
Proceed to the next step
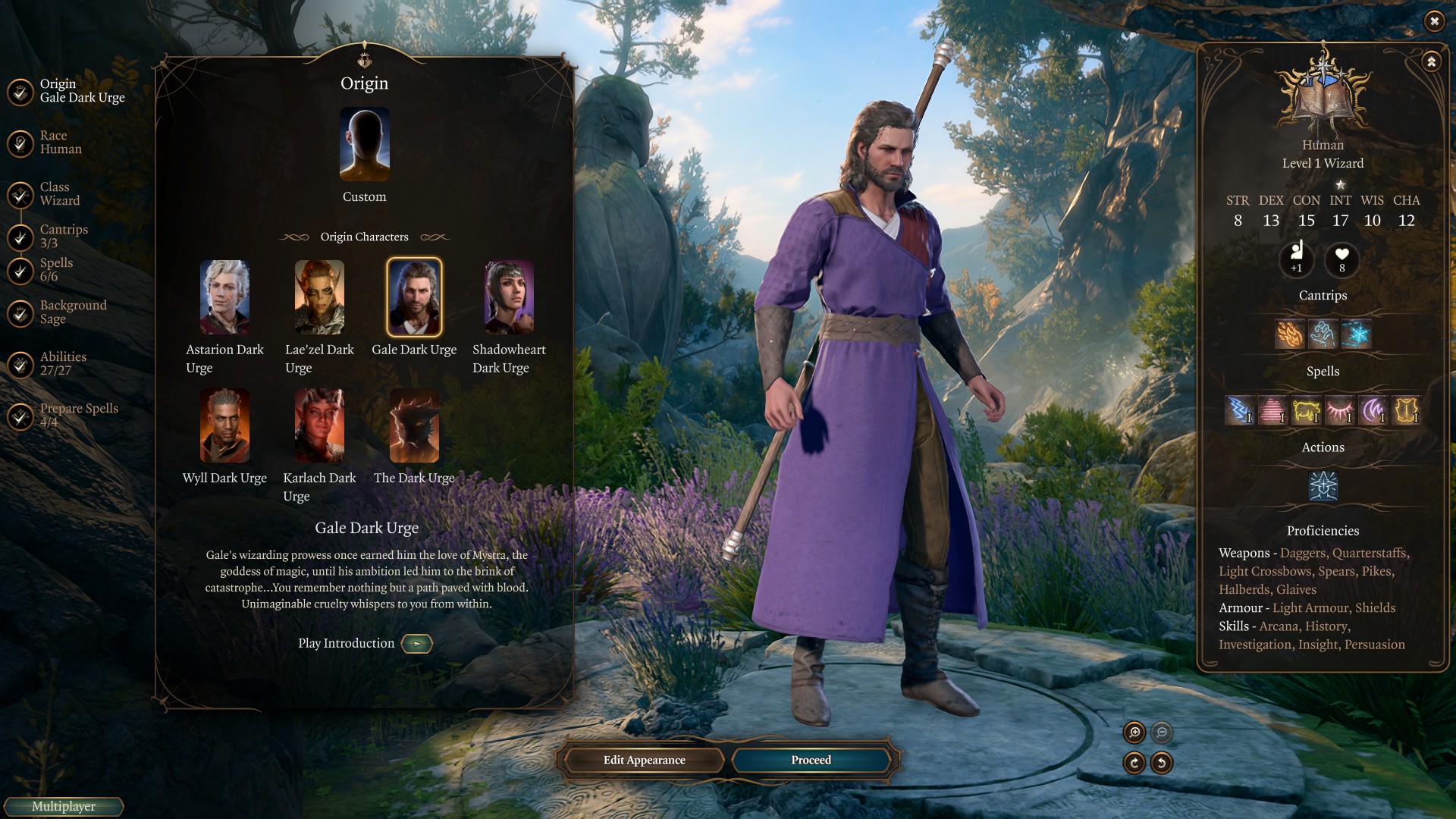(811, 760)
